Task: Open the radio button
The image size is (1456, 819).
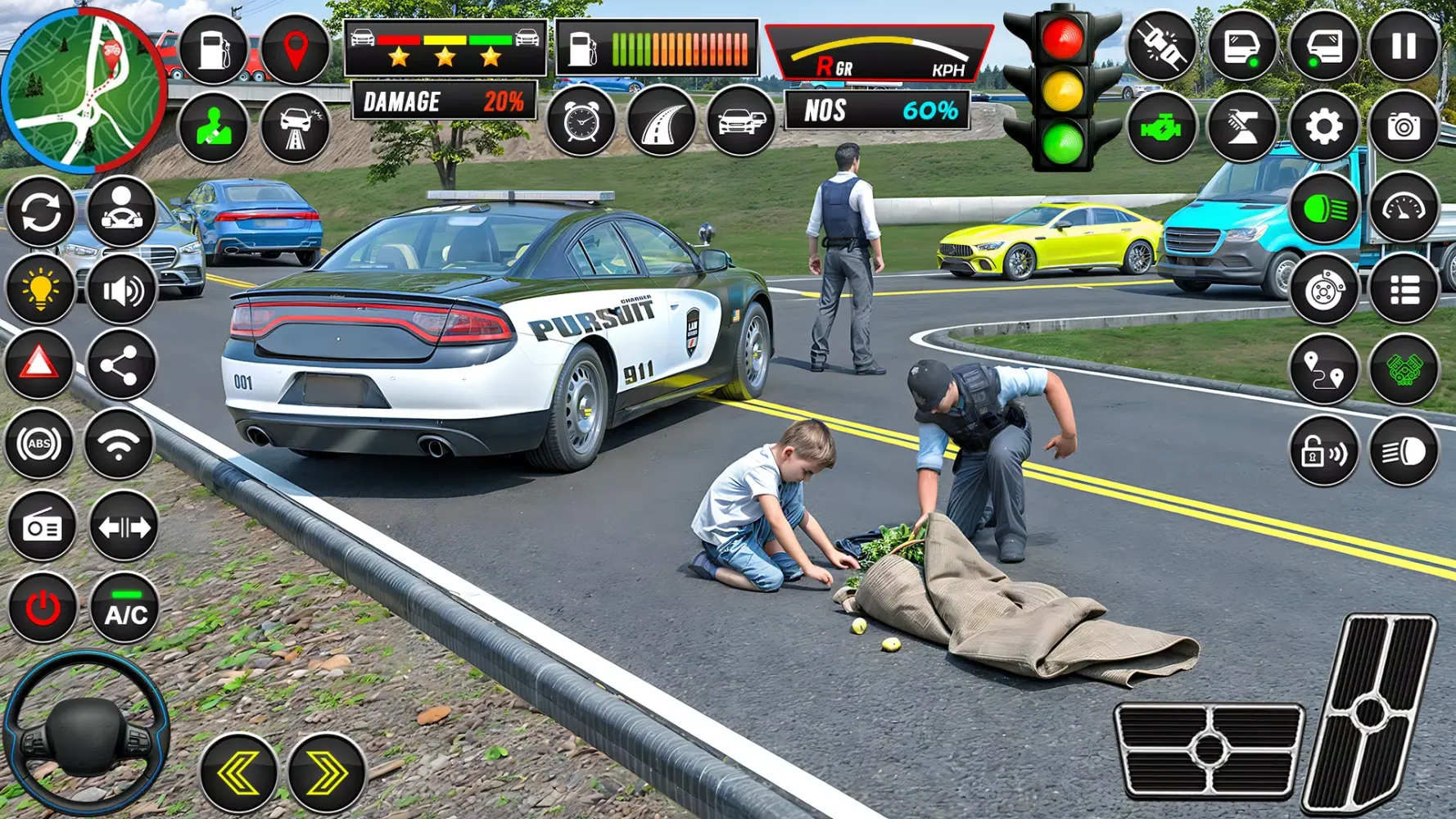Action: [43, 527]
